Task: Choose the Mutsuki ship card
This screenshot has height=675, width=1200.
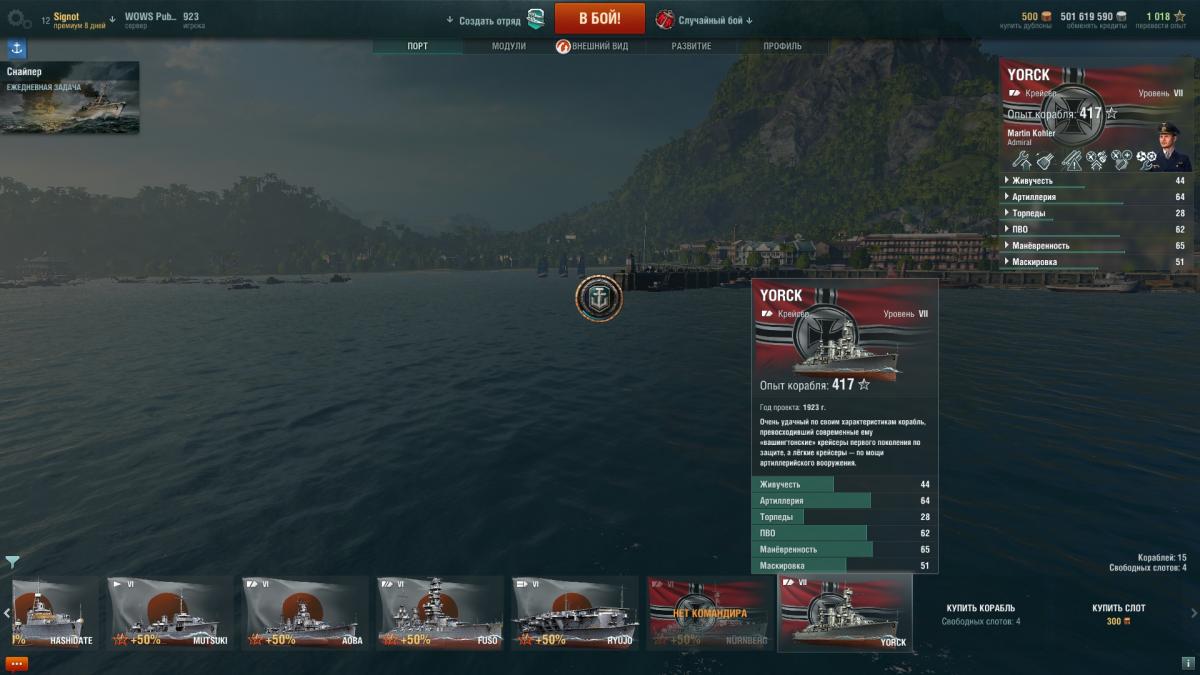Action: point(170,613)
